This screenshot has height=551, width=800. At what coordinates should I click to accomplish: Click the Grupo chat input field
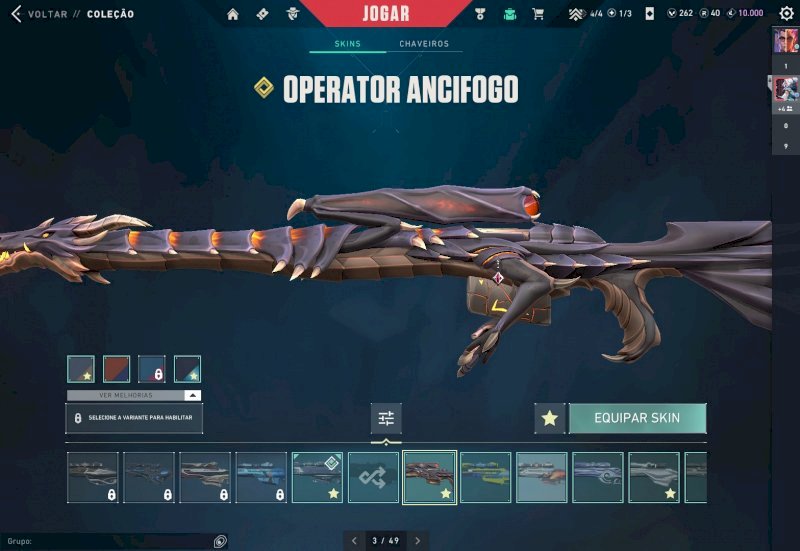pos(110,541)
